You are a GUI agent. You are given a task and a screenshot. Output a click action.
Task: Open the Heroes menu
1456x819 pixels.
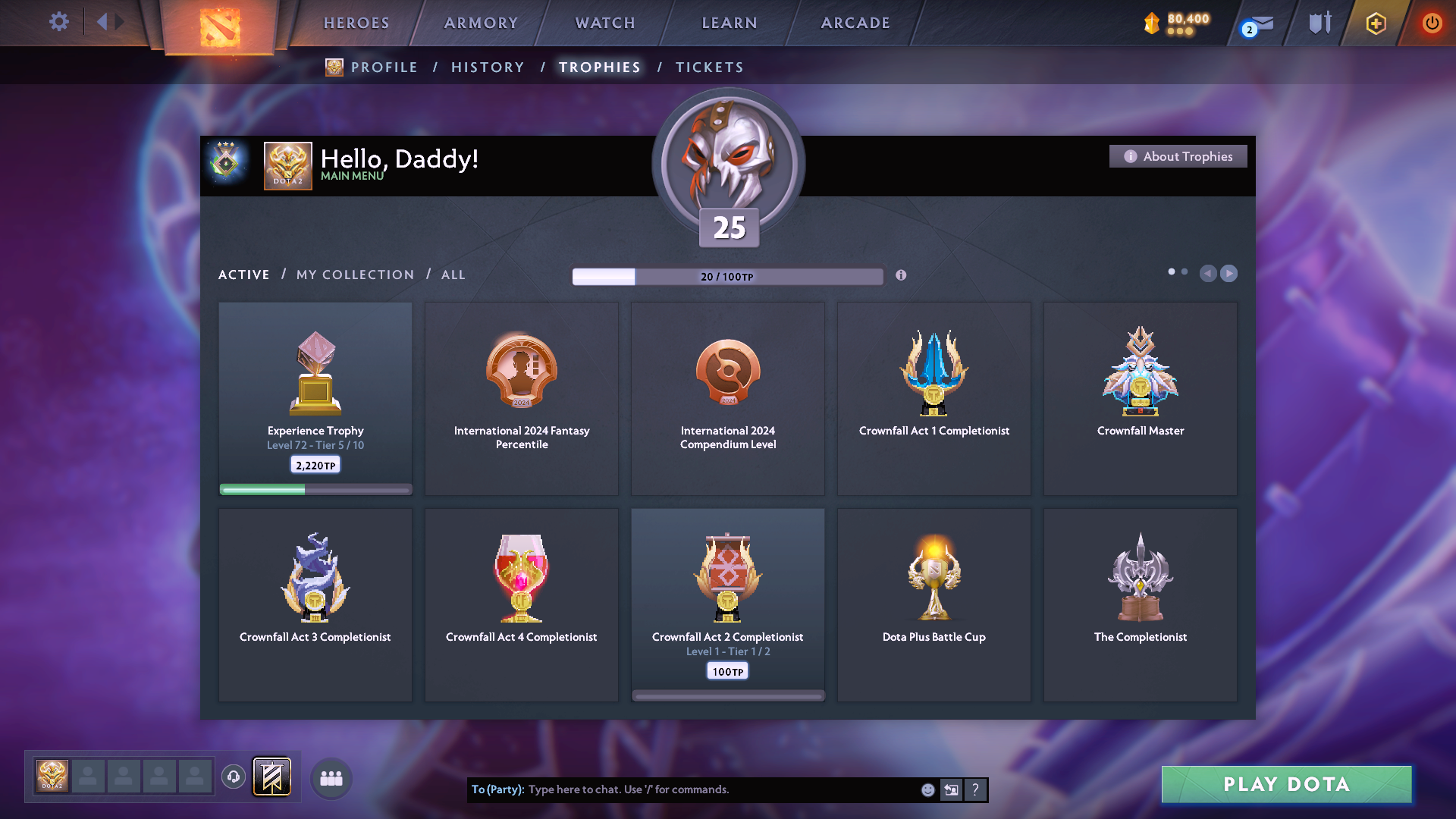tap(356, 23)
